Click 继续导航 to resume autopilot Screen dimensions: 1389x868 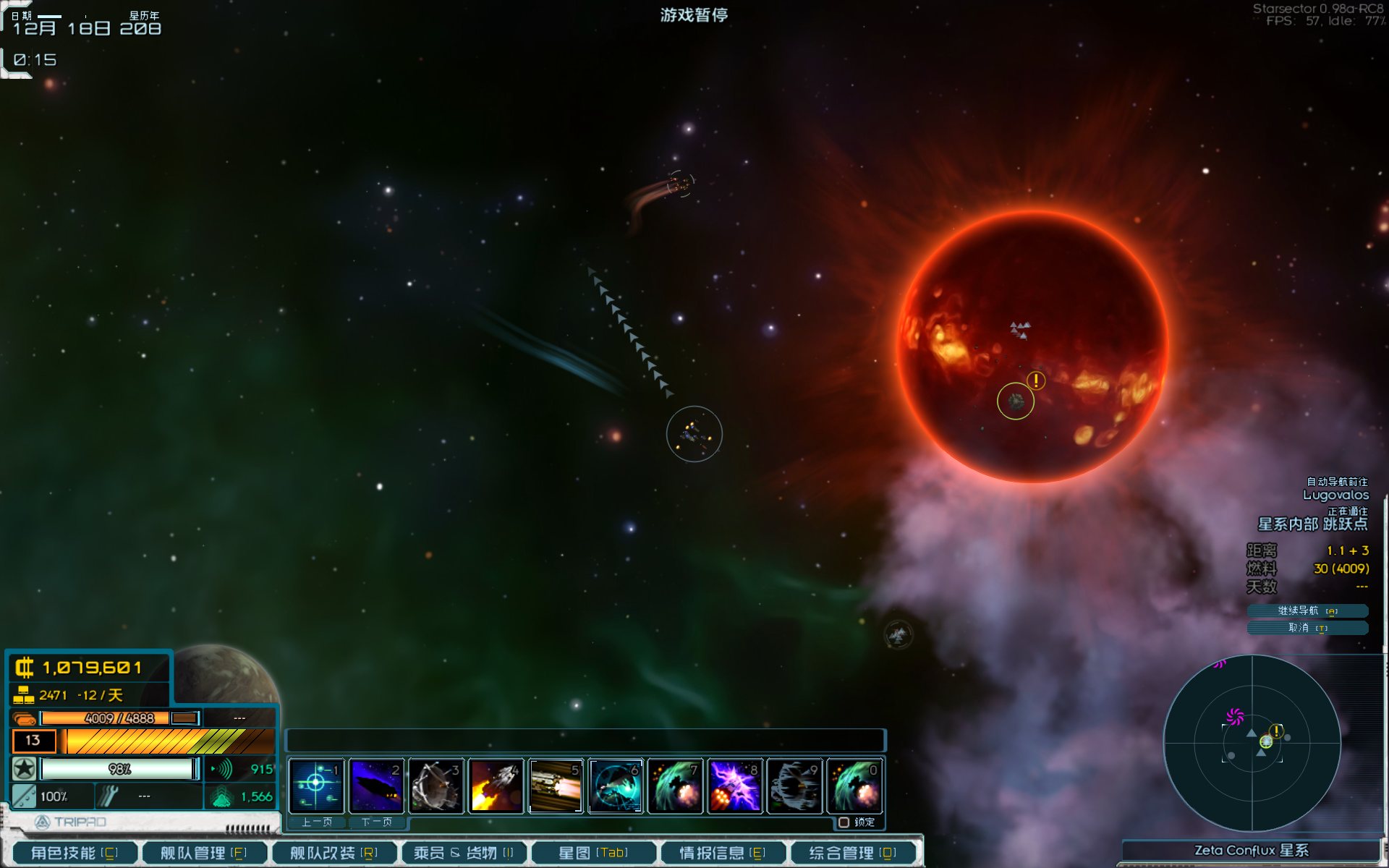click(1307, 611)
